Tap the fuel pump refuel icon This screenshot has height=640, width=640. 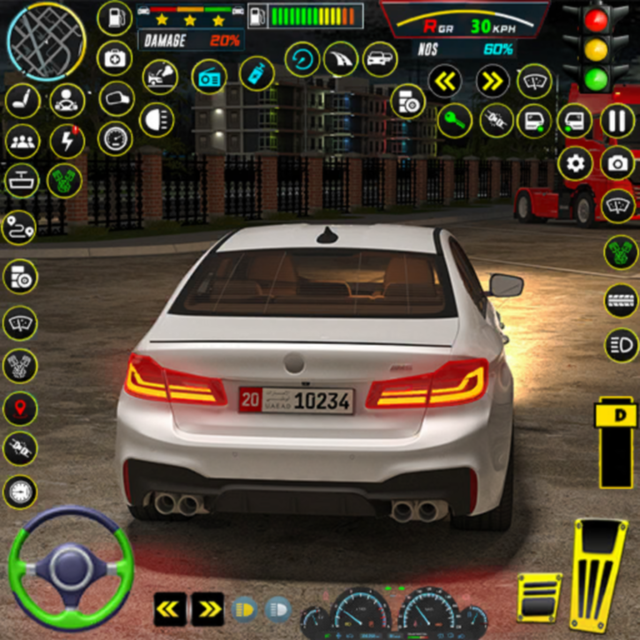click(x=115, y=19)
